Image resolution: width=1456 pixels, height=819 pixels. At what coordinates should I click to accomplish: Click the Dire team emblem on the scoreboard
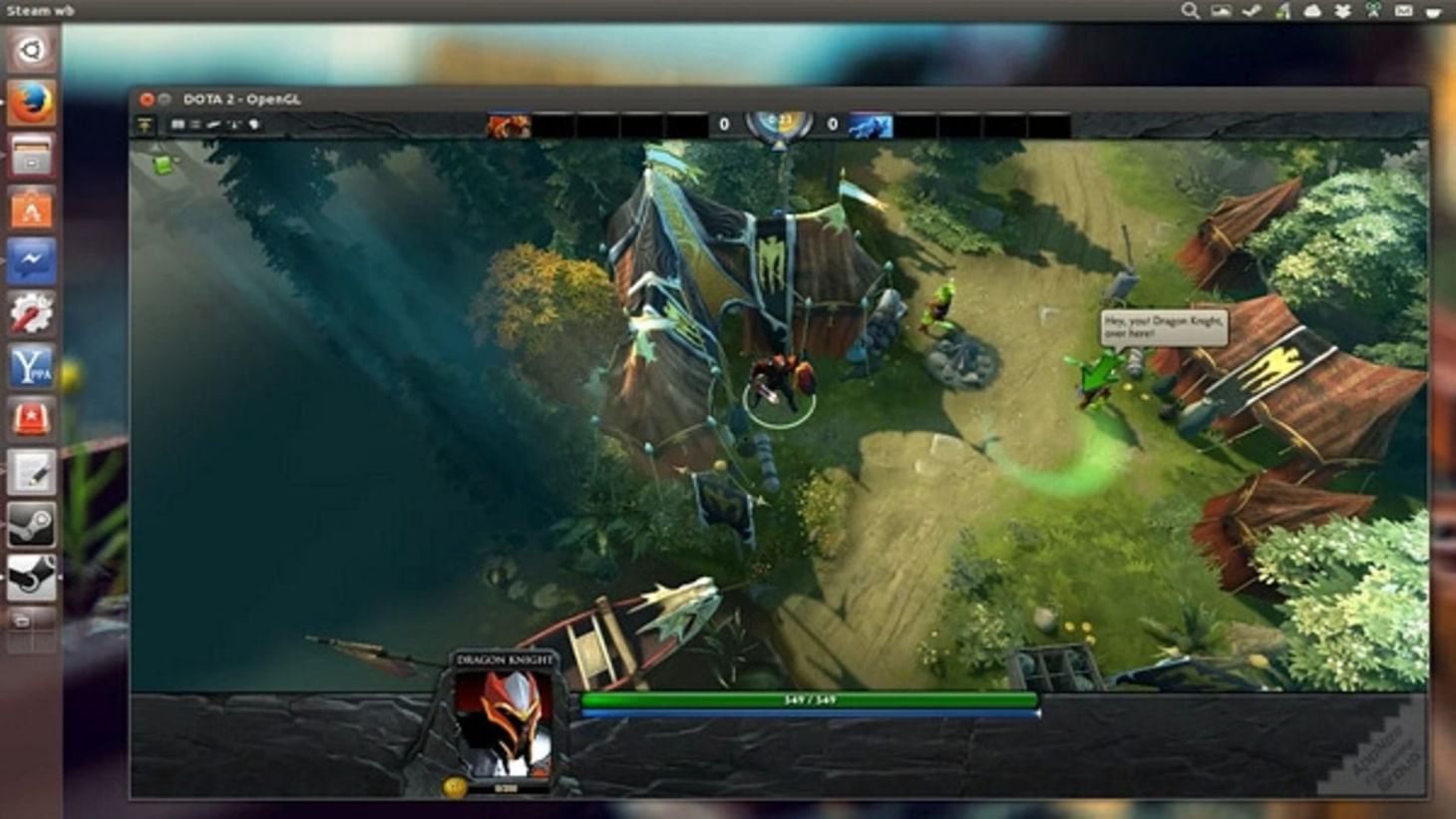[872, 126]
